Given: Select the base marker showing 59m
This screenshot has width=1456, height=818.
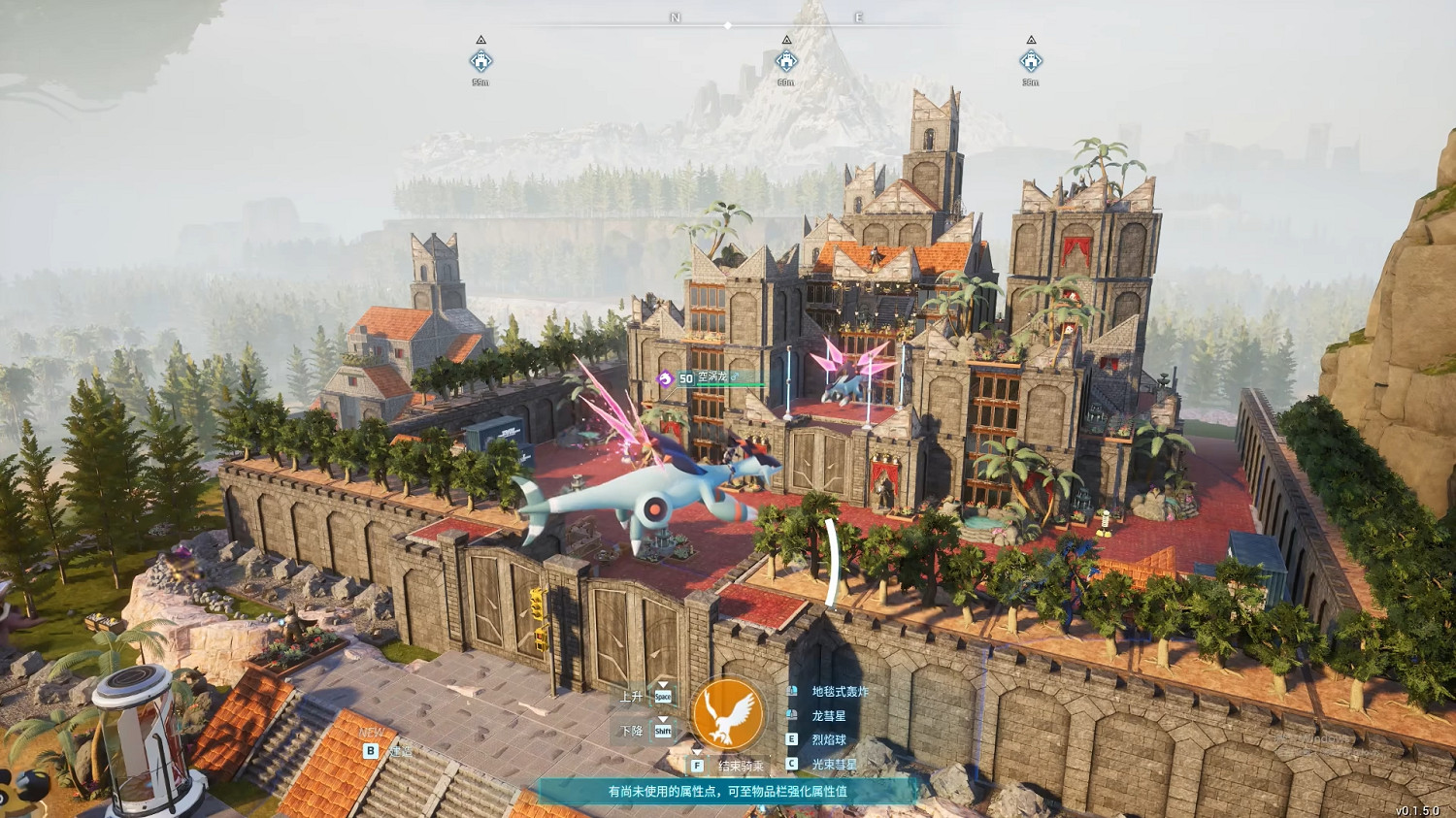Looking at the screenshot, I should pyautogui.click(x=480, y=62).
